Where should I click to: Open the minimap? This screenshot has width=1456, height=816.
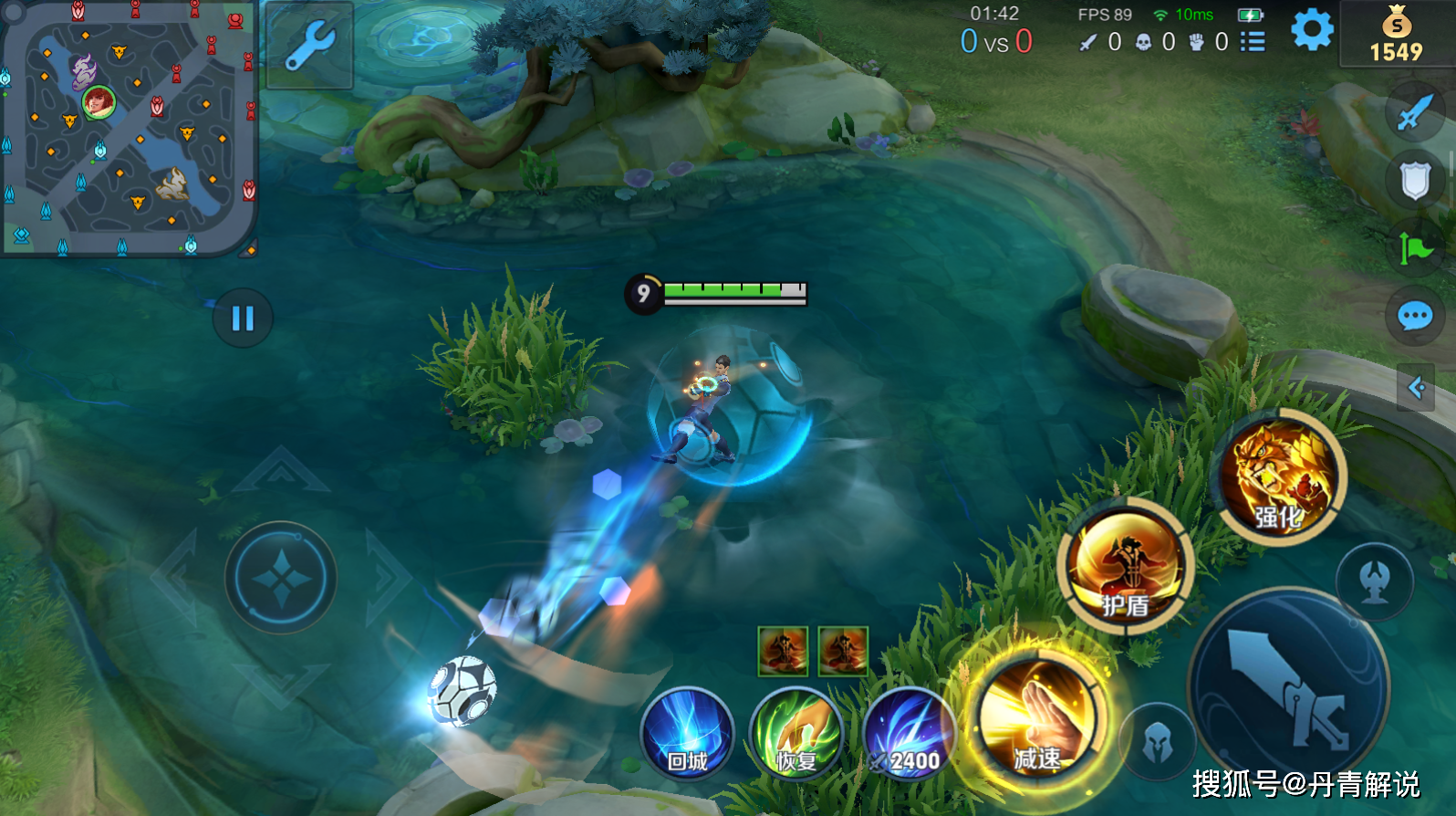(128, 128)
